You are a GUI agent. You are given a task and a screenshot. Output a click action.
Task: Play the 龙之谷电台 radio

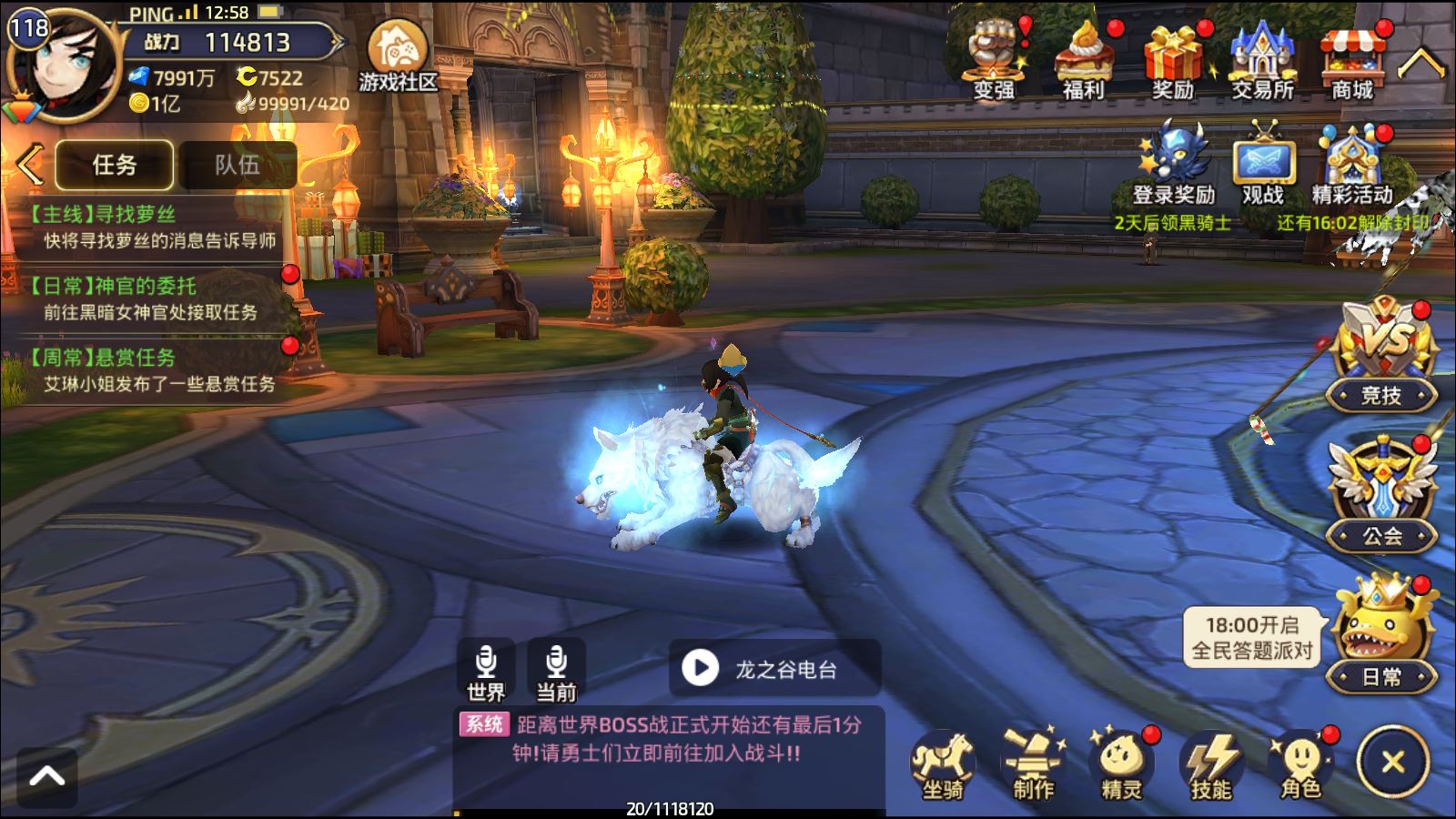701,669
